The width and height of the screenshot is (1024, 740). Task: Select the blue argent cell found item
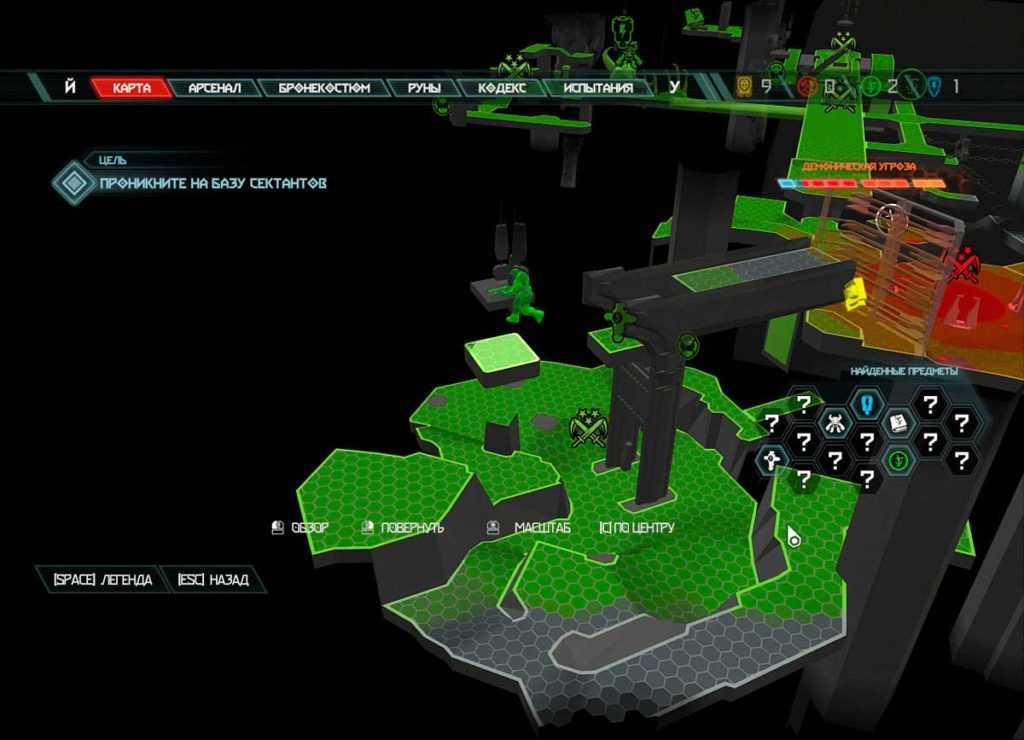(x=864, y=405)
